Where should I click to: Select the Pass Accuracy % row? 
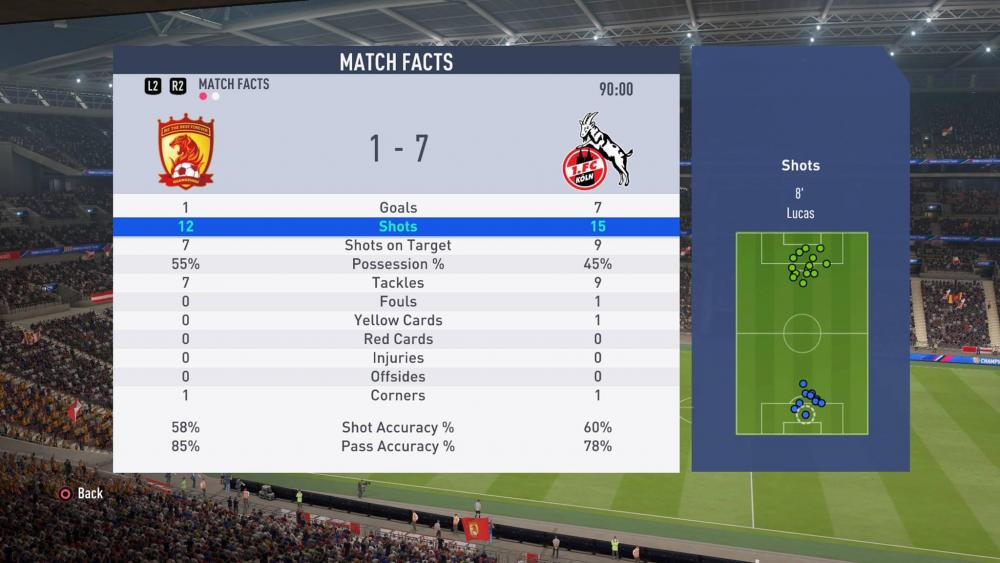tap(397, 446)
